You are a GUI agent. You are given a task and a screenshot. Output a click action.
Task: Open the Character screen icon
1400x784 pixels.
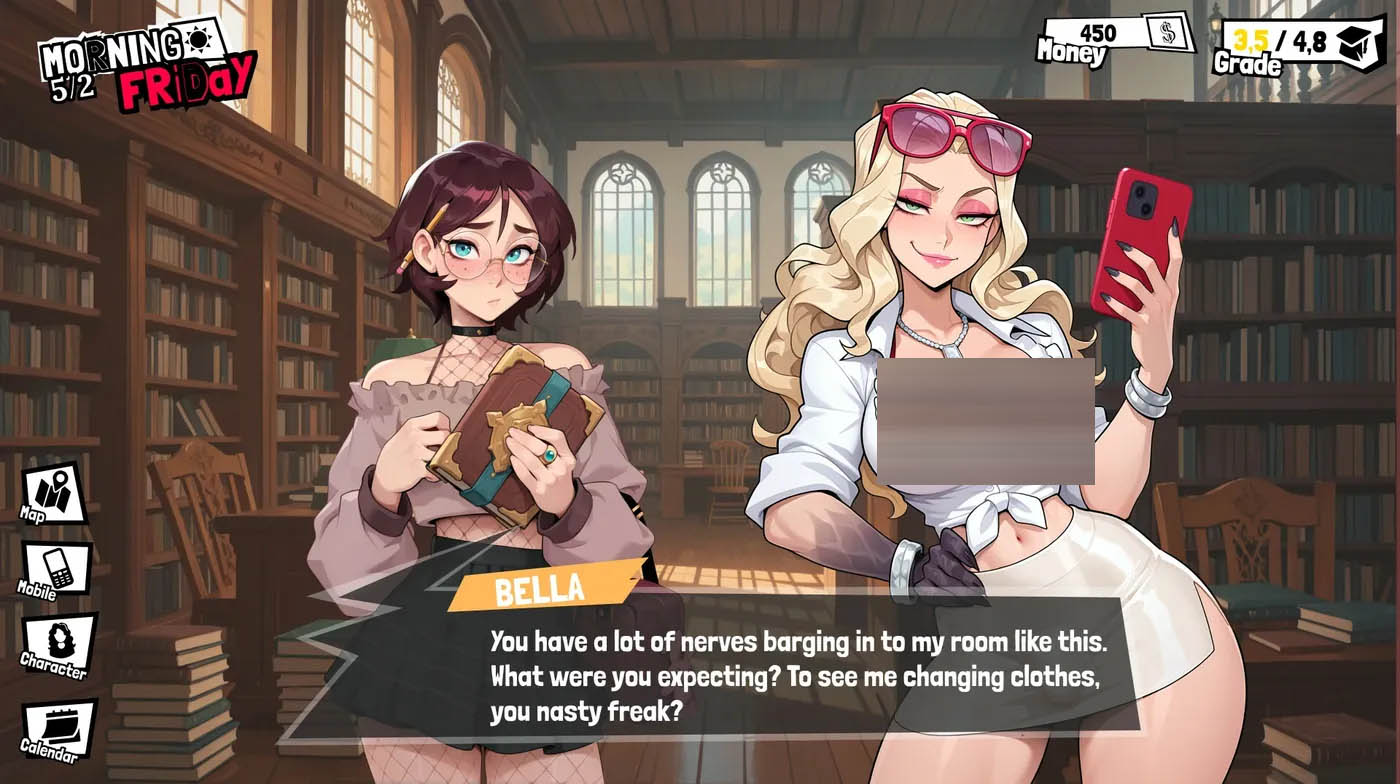[x=58, y=642]
